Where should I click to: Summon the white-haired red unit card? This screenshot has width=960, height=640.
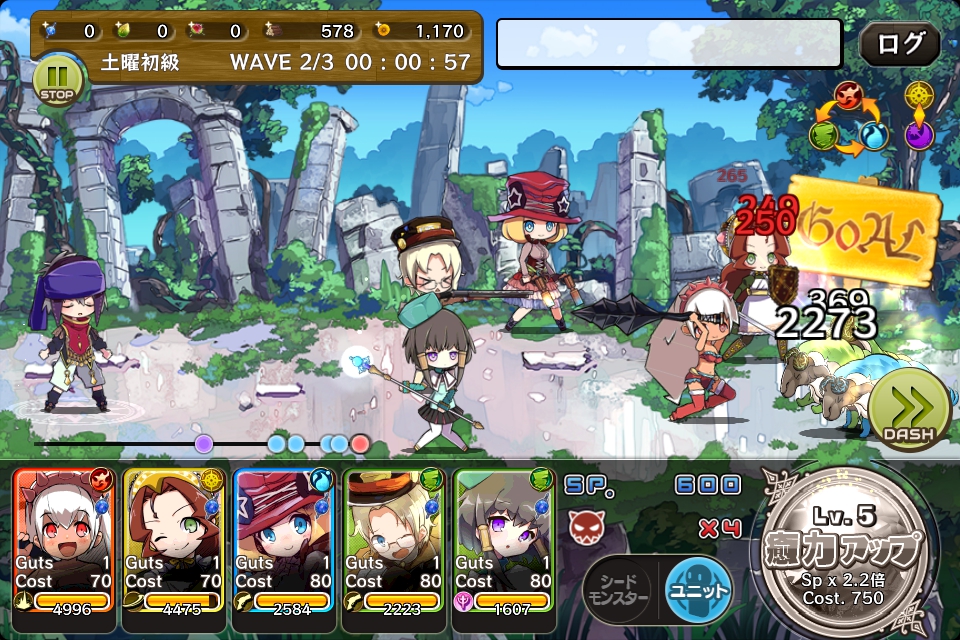(64, 538)
